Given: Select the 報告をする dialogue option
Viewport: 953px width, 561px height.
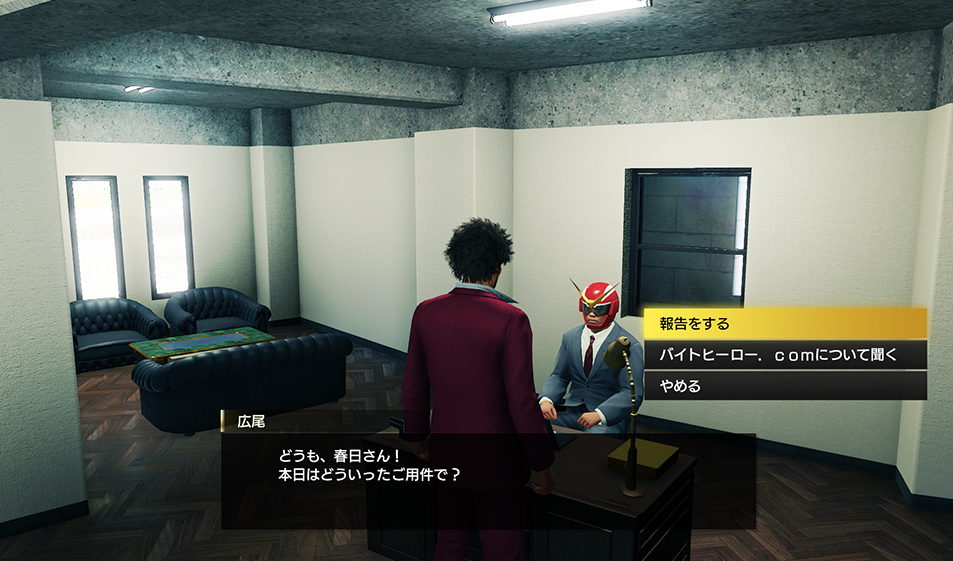Looking at the screenshot, I should pos(784,323).
